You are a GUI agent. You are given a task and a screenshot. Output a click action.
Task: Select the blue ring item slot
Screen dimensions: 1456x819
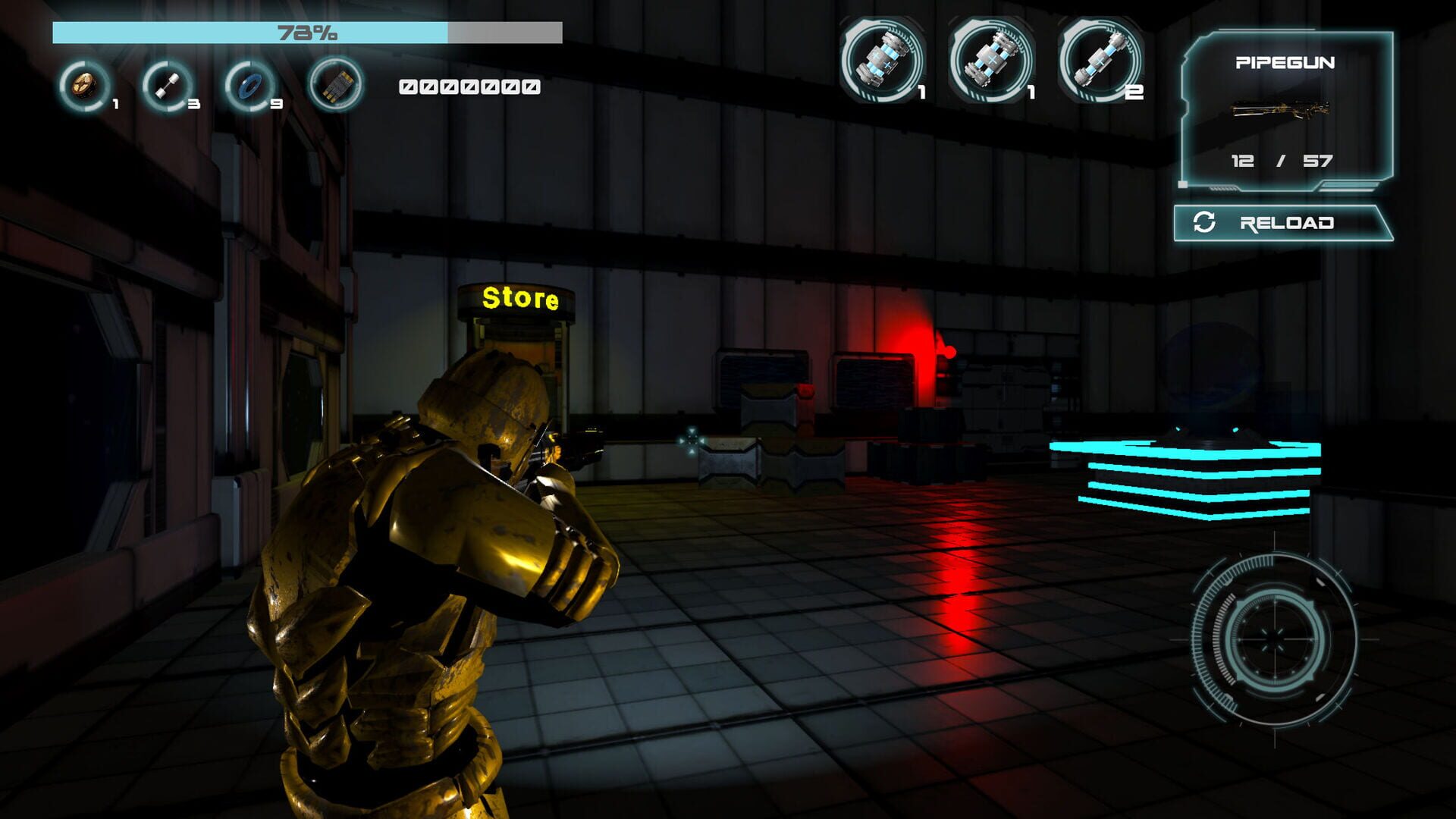pyautogui.click(x=249, y=86)
